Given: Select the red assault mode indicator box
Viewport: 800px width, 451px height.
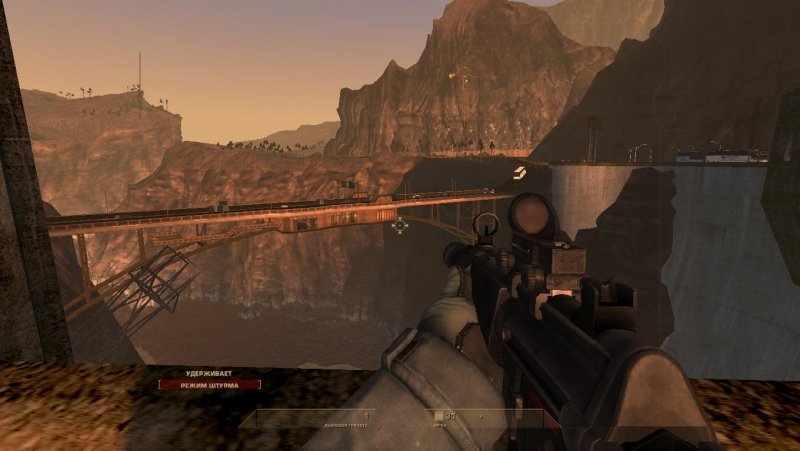Looking at the screenshot, I should [209, 384].
